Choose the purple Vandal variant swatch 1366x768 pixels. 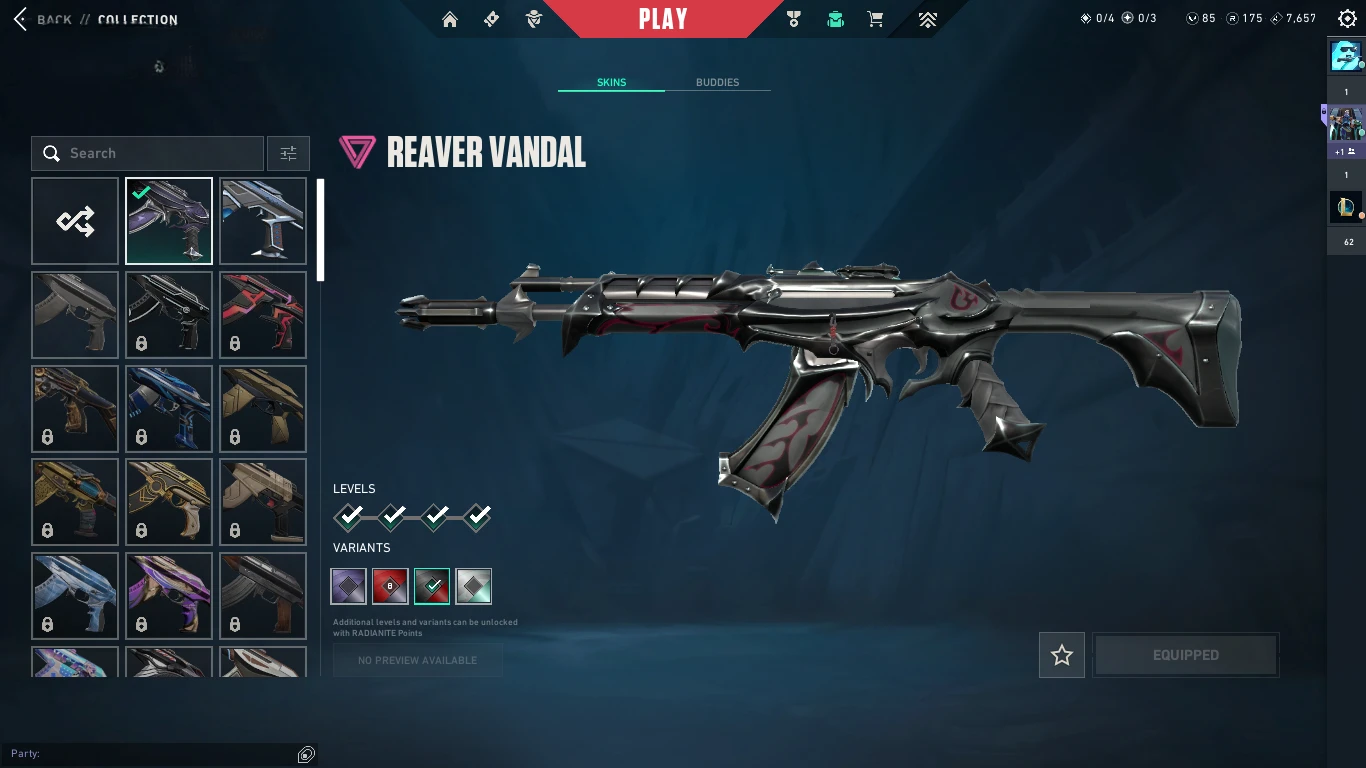349,586
